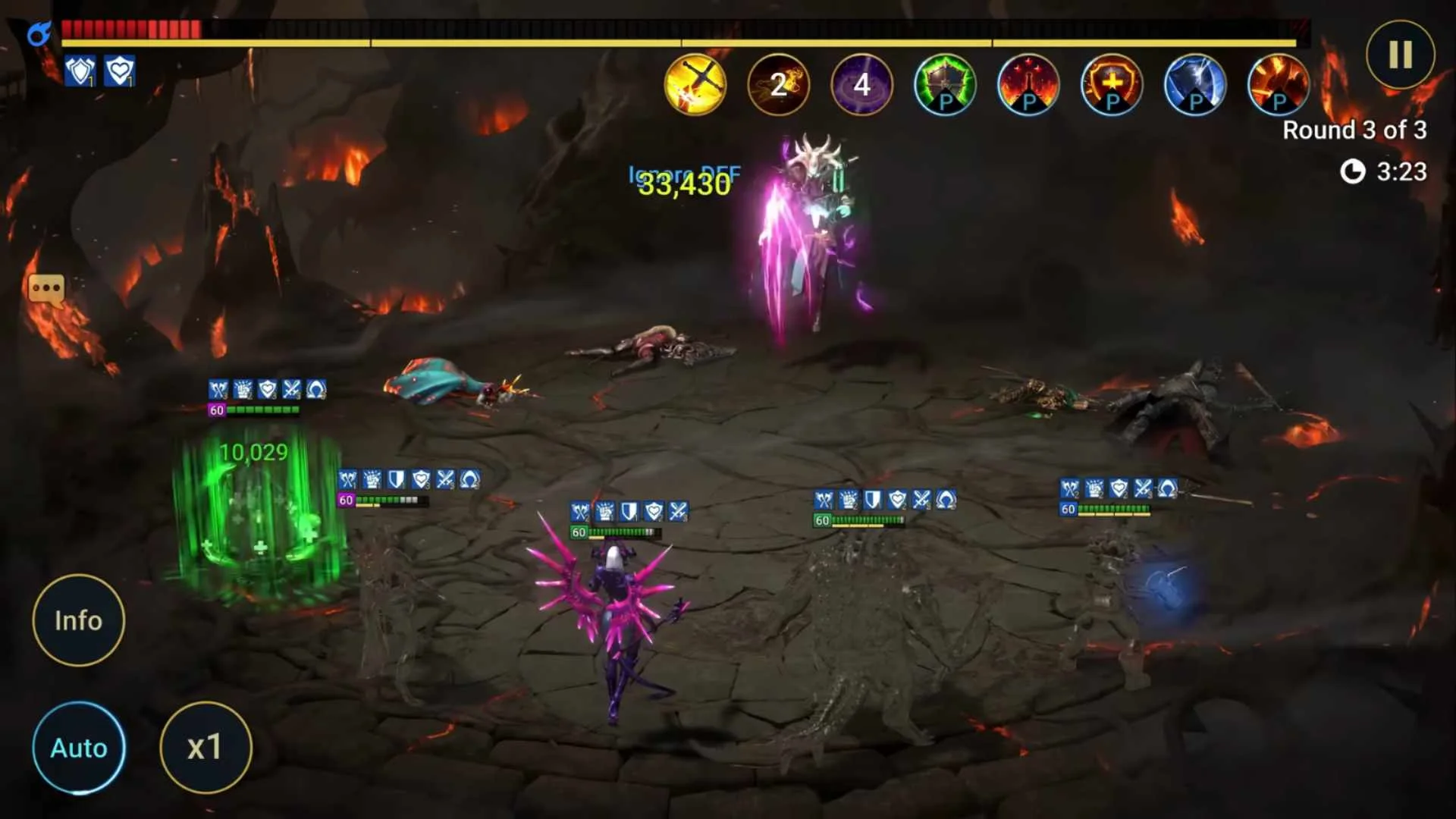Toggle the x1 battle speed

coord(205,748)
